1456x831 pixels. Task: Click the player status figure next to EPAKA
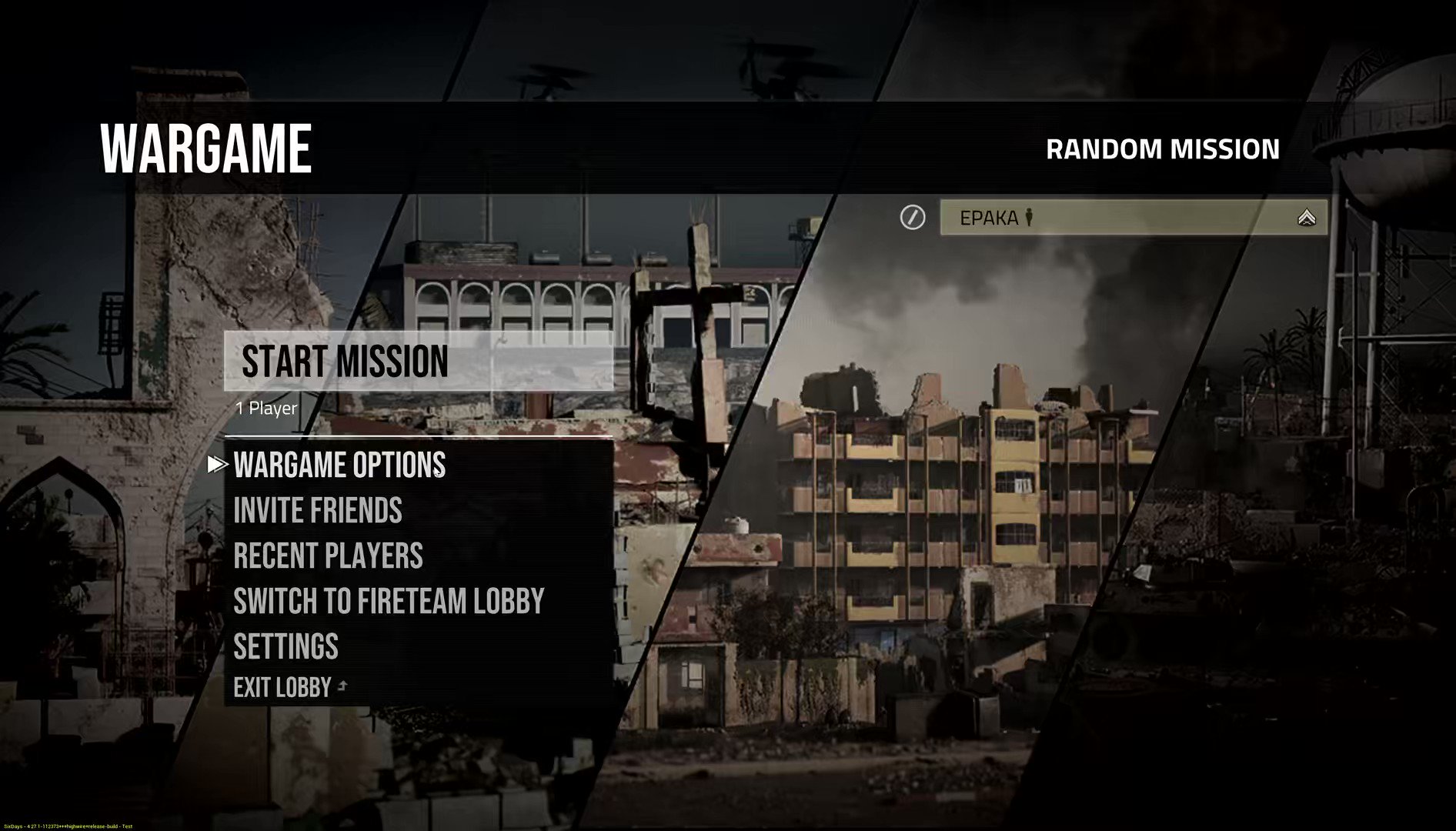point(1029,218)
